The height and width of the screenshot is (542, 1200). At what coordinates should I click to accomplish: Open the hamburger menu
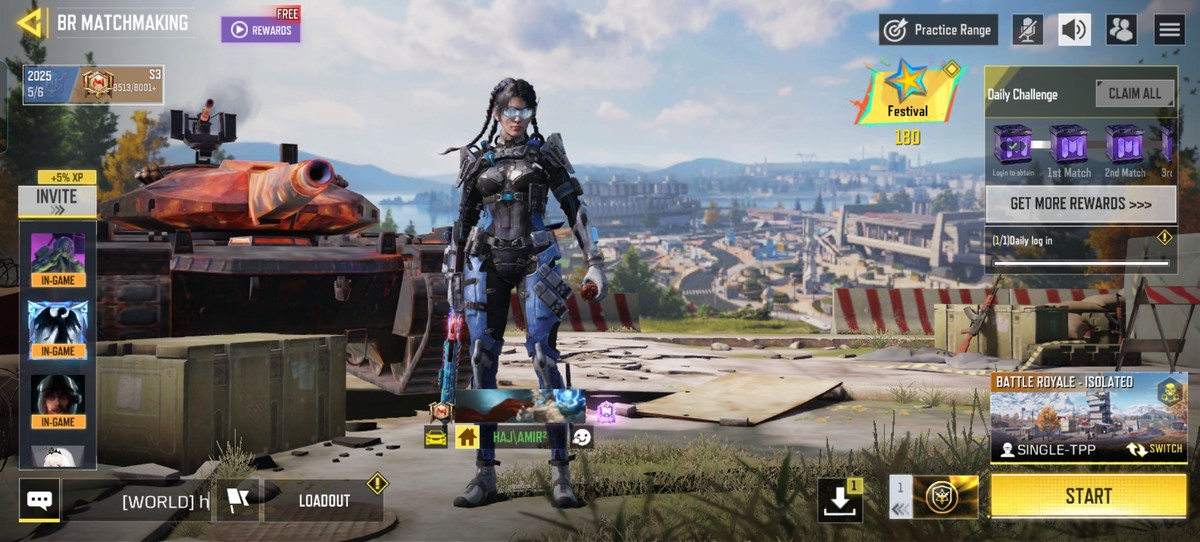[1169, 30]
